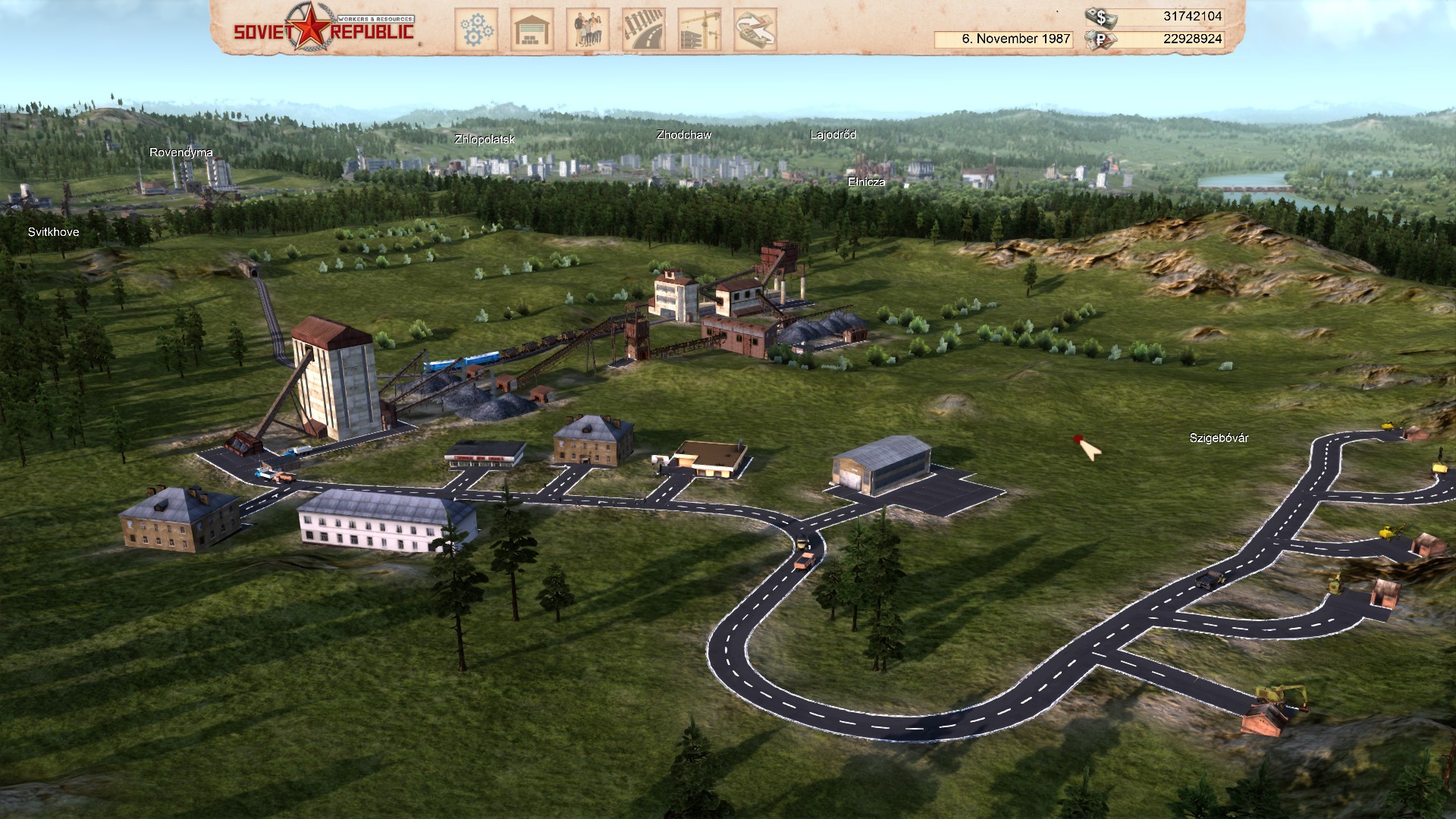This screenshot has height=819, width=1456.
Task: Select the Rovendyma town label
Action: pos(181,152)
